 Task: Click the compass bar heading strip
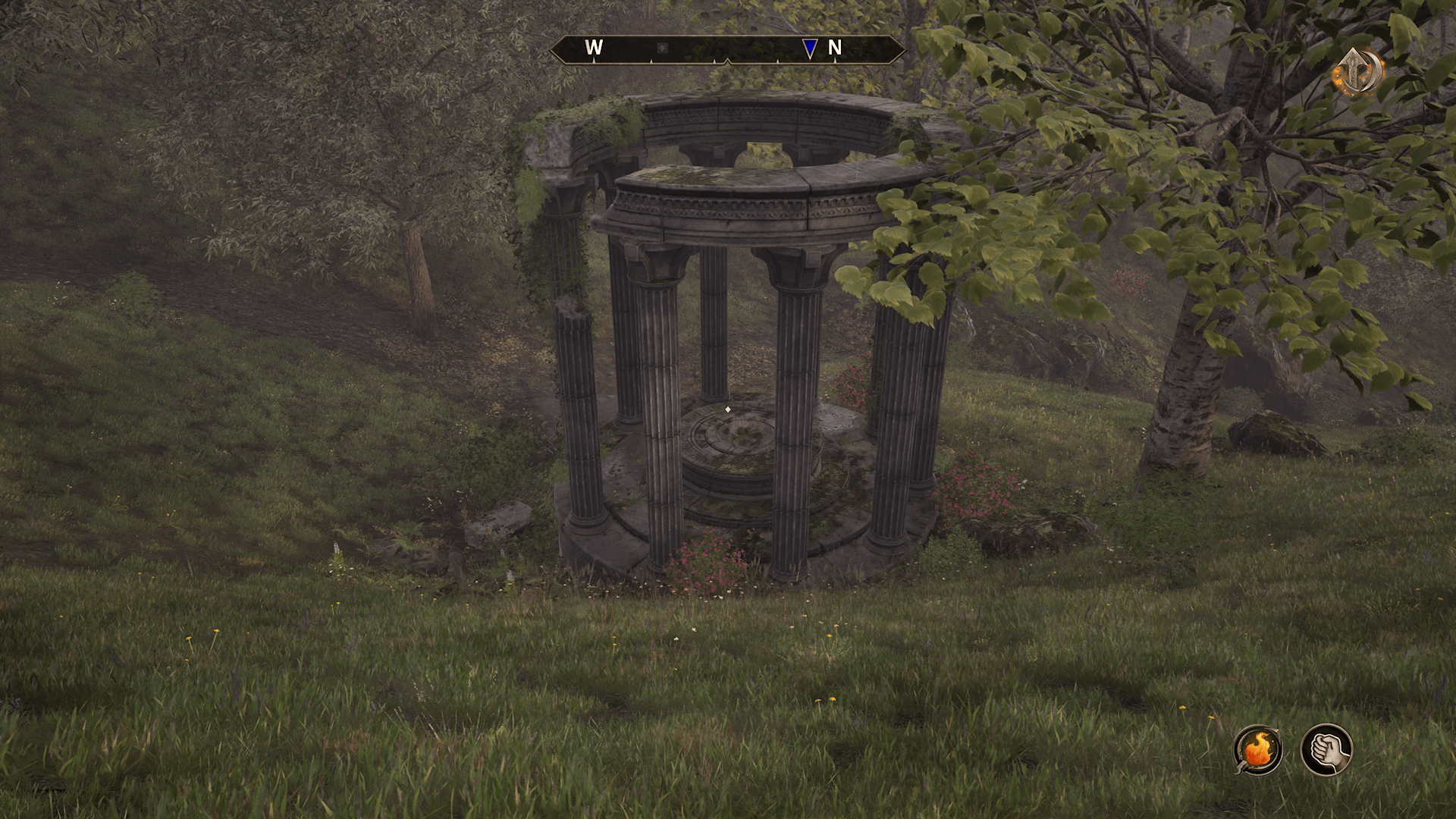728,49
